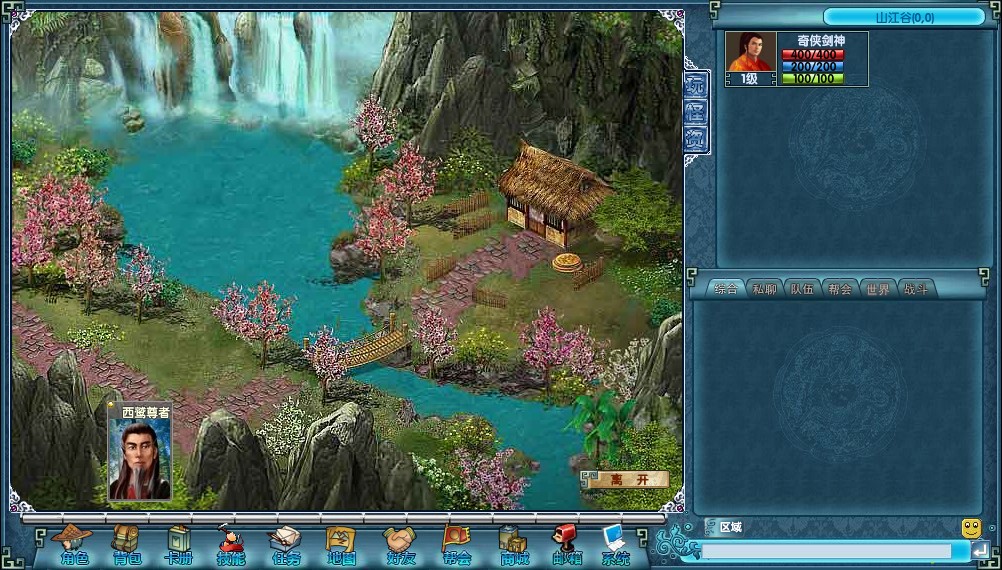Image resolution: width=1002 pixels, height=570 pixels.
Task: Open the 技能 skills menu
Action: 231,546
